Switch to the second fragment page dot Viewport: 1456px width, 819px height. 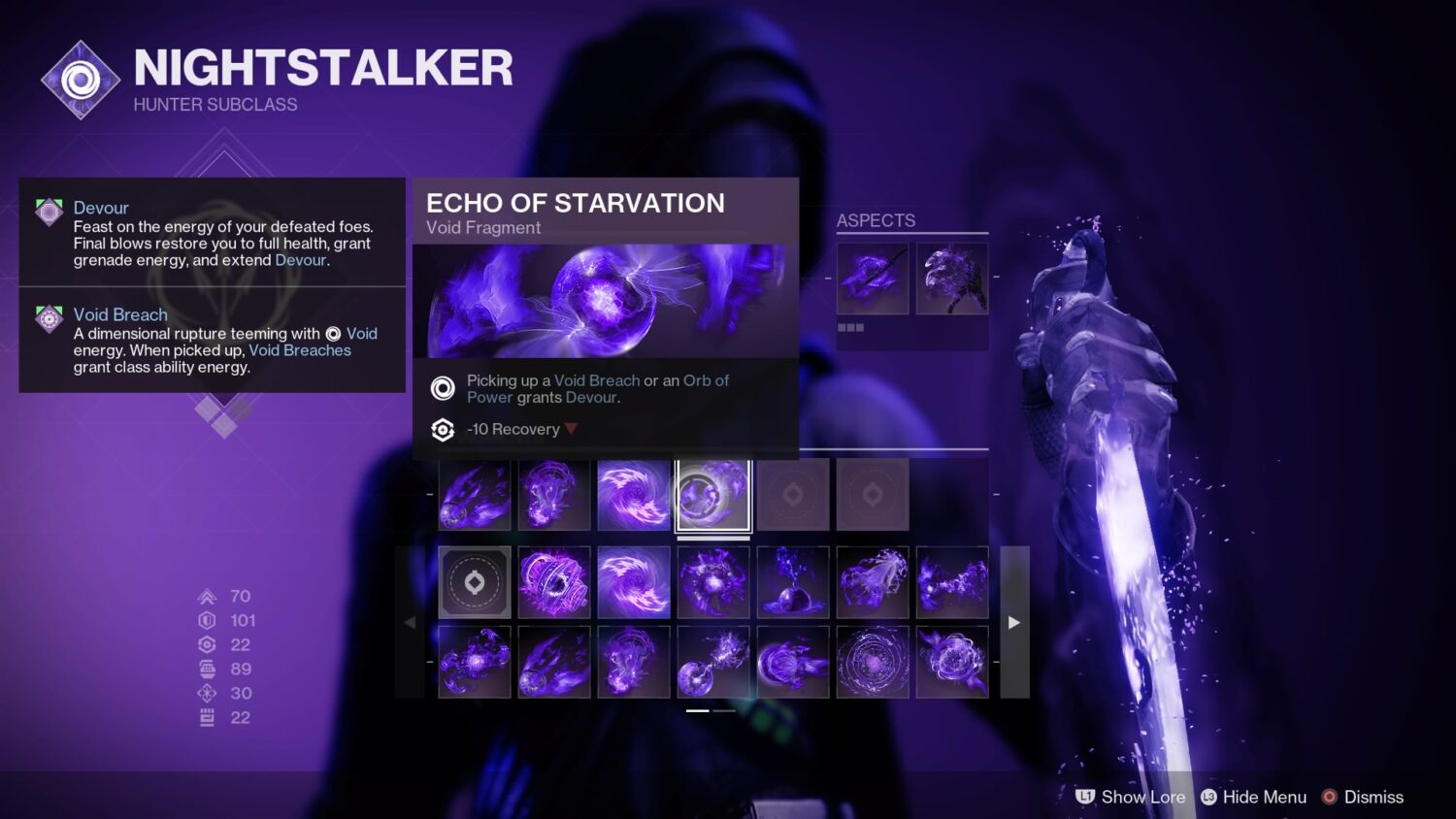click(723, 711)
